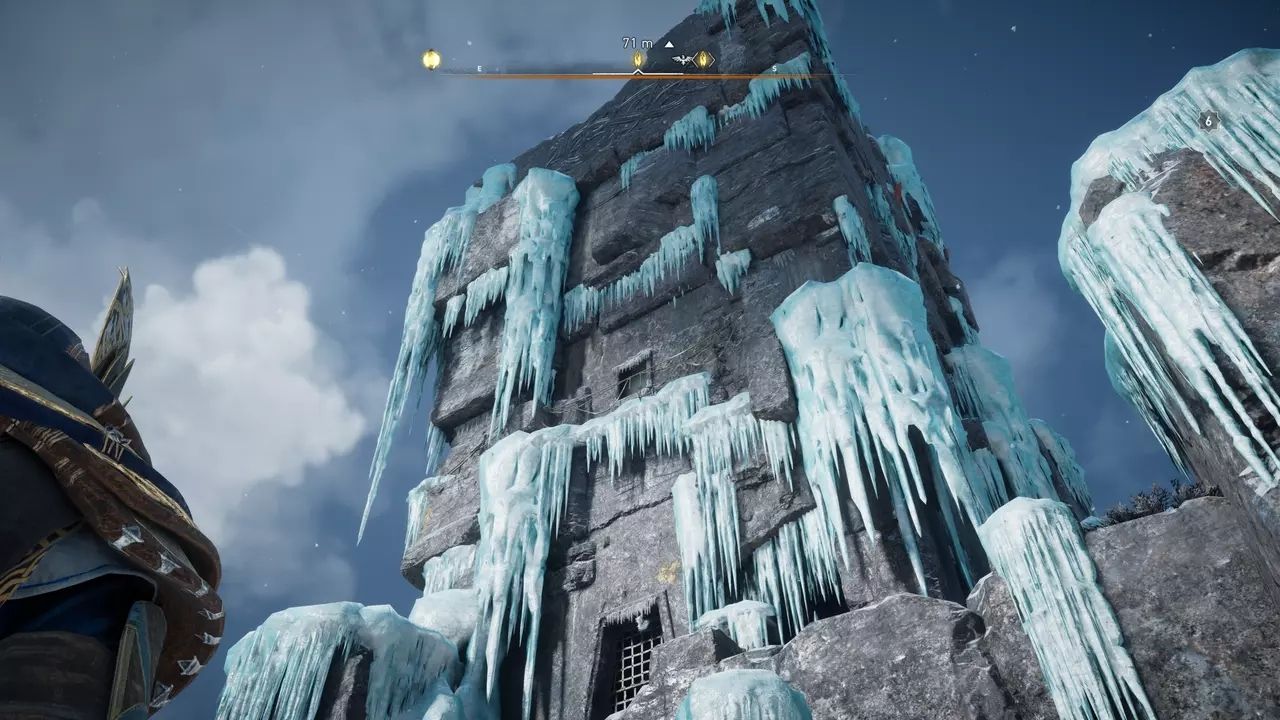Select the numbered 6 star badge
The height and width of the screenshot is (720, 1280).
click(x=1208, y=121)
